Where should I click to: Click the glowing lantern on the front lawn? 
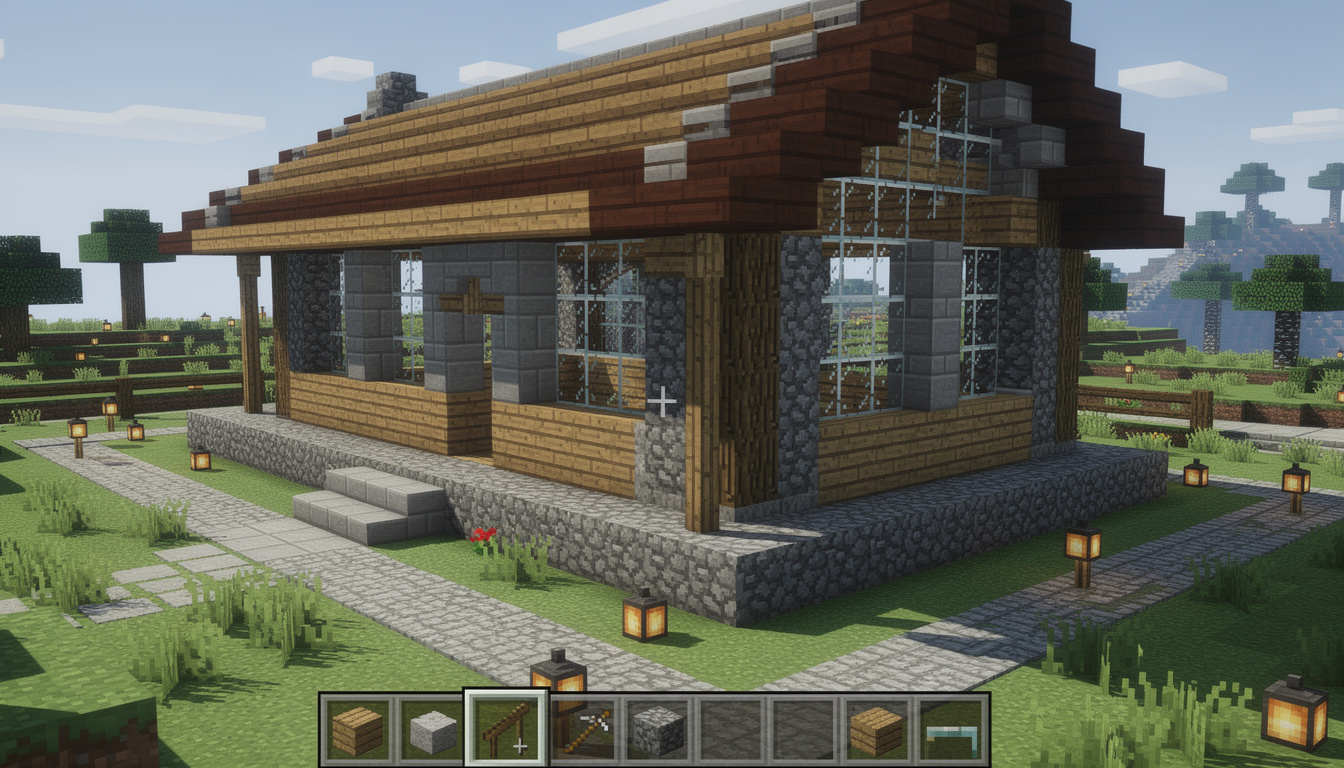pos(643,619)
